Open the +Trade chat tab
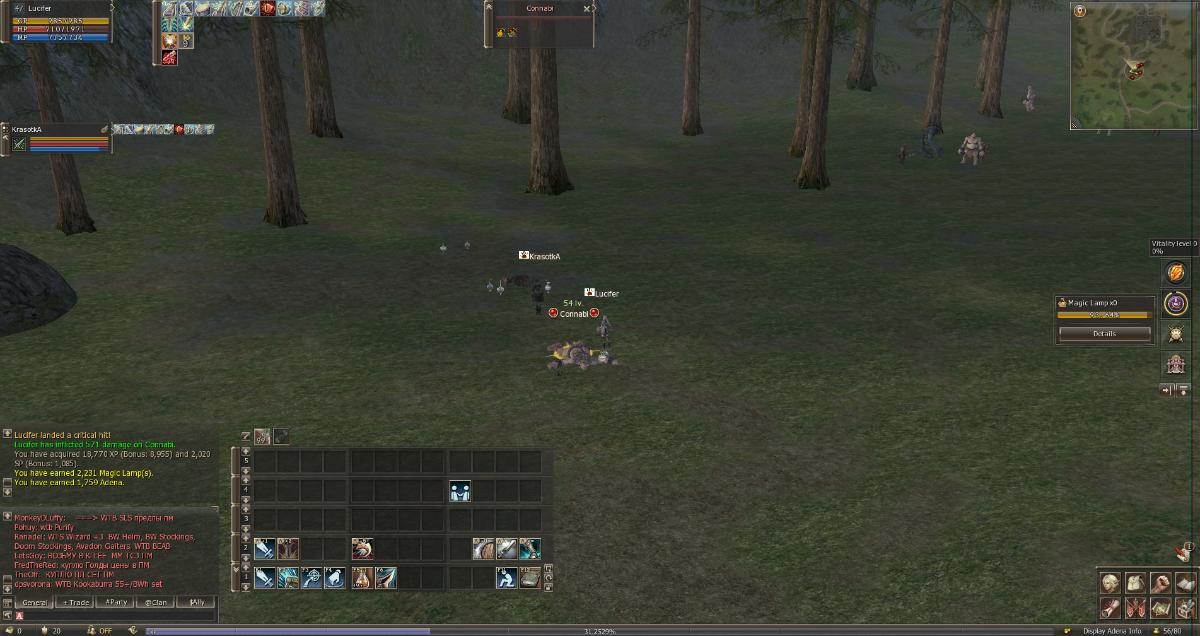The image size is (1200, 636). click(76, 603)
